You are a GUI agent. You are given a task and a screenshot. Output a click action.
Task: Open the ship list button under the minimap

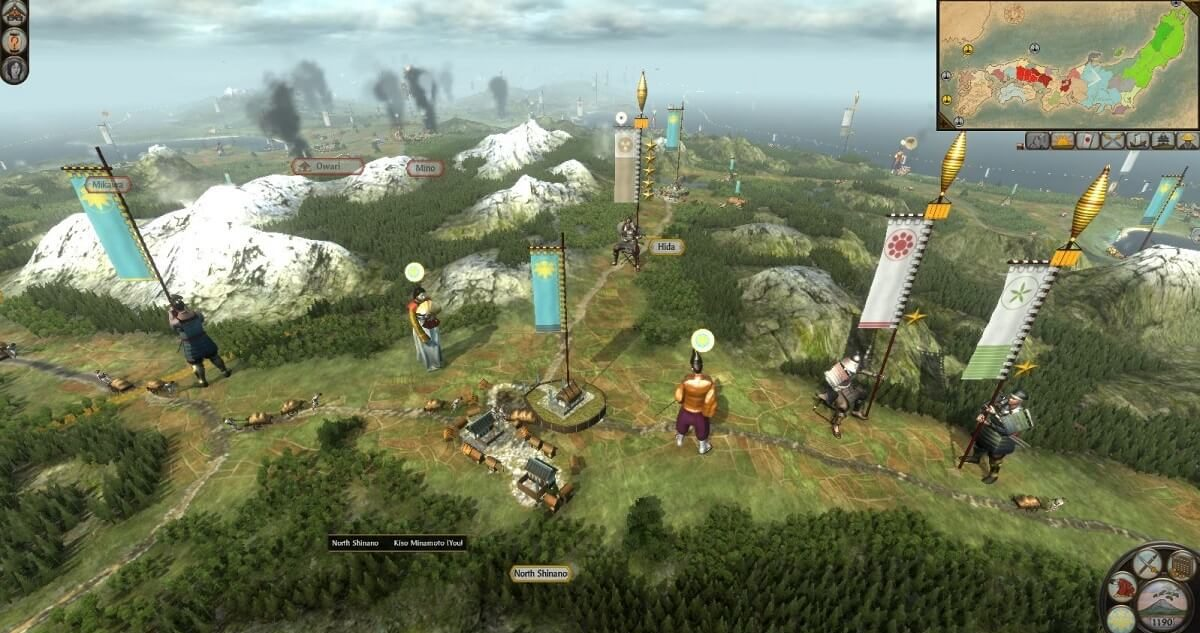pos(1137,141)
